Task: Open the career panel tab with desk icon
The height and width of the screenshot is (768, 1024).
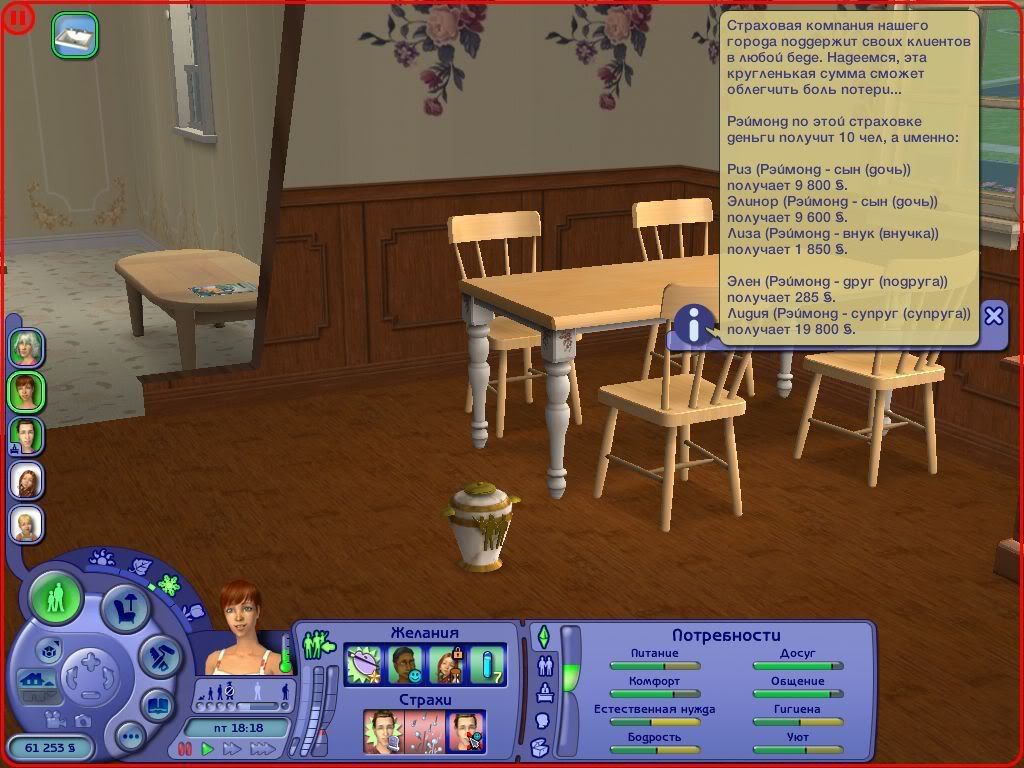Action: (546, 693)
